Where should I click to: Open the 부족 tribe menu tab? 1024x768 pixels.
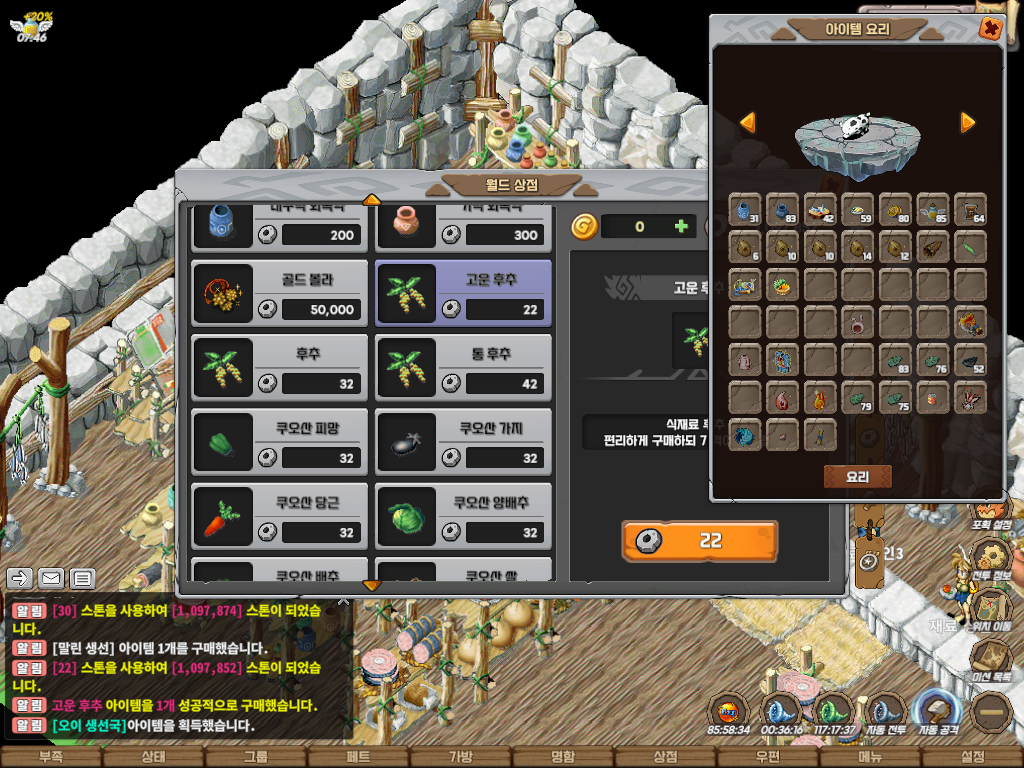[50, 757]
